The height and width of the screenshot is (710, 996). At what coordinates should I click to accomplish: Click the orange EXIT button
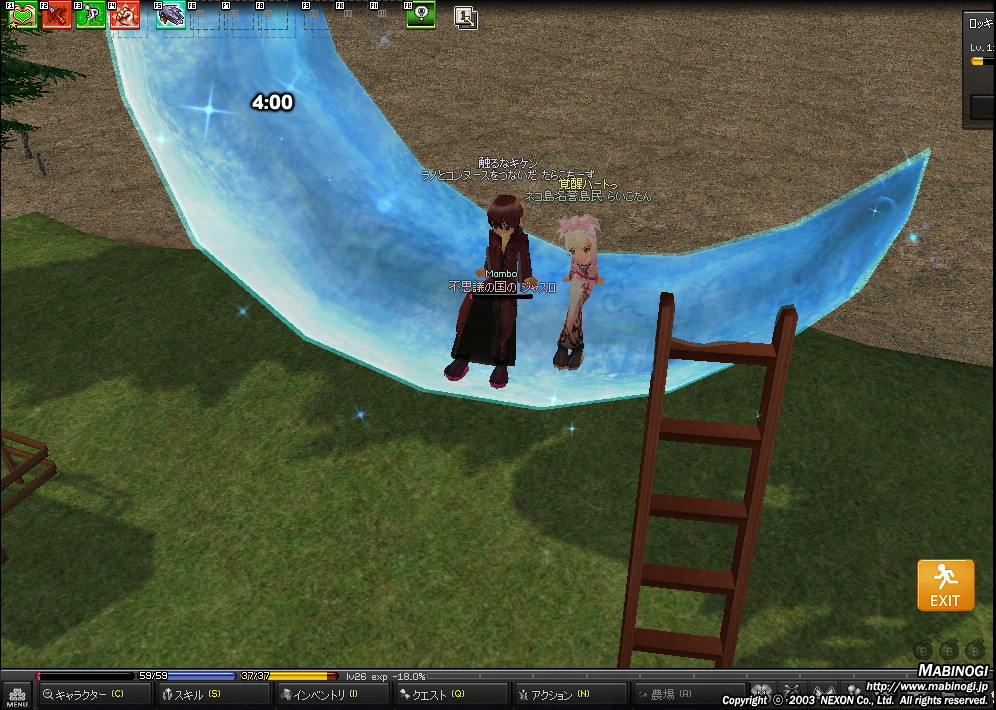click(x=945, y=585)
